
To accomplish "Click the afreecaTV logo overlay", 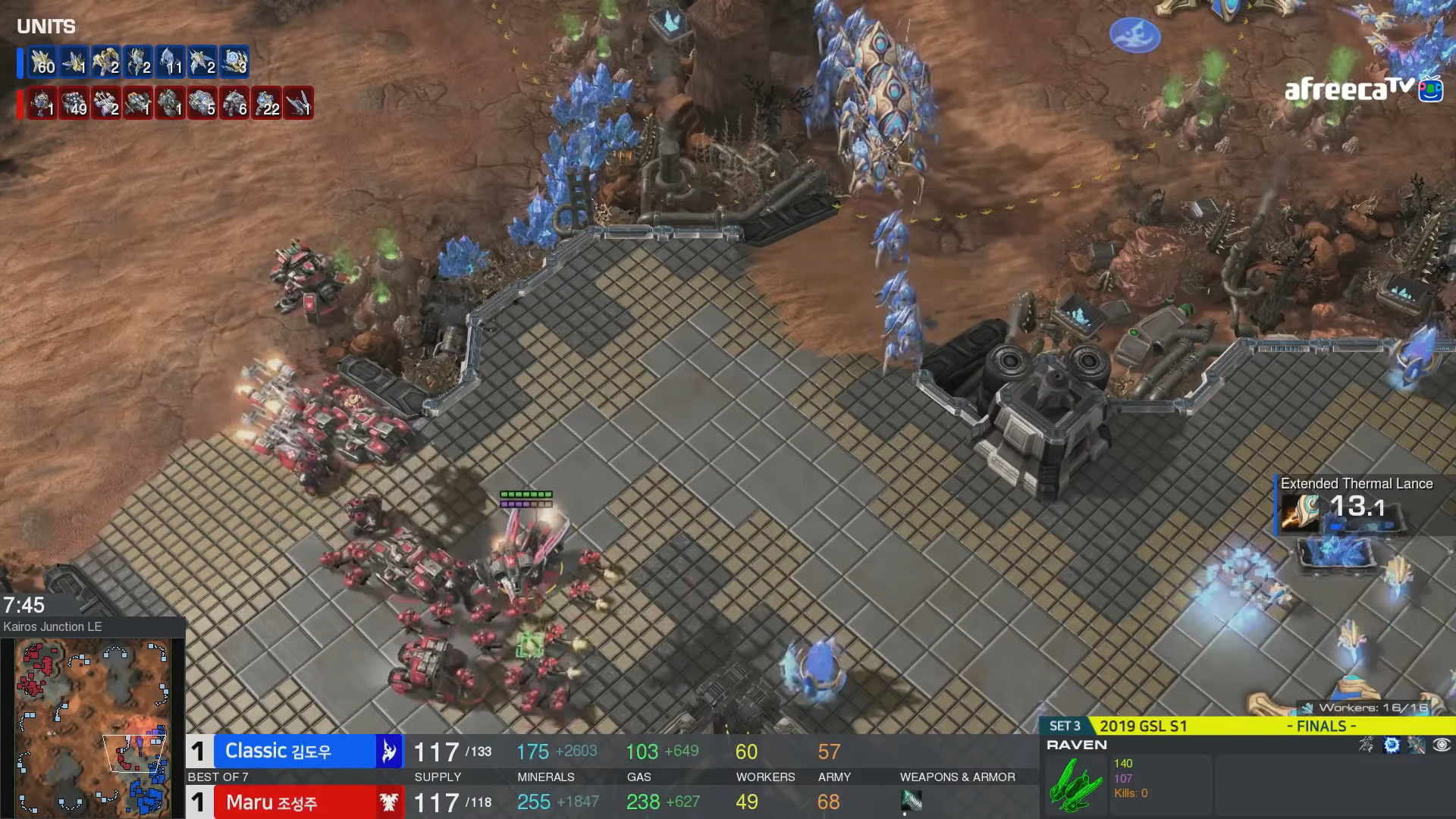I will point(1363,89).
